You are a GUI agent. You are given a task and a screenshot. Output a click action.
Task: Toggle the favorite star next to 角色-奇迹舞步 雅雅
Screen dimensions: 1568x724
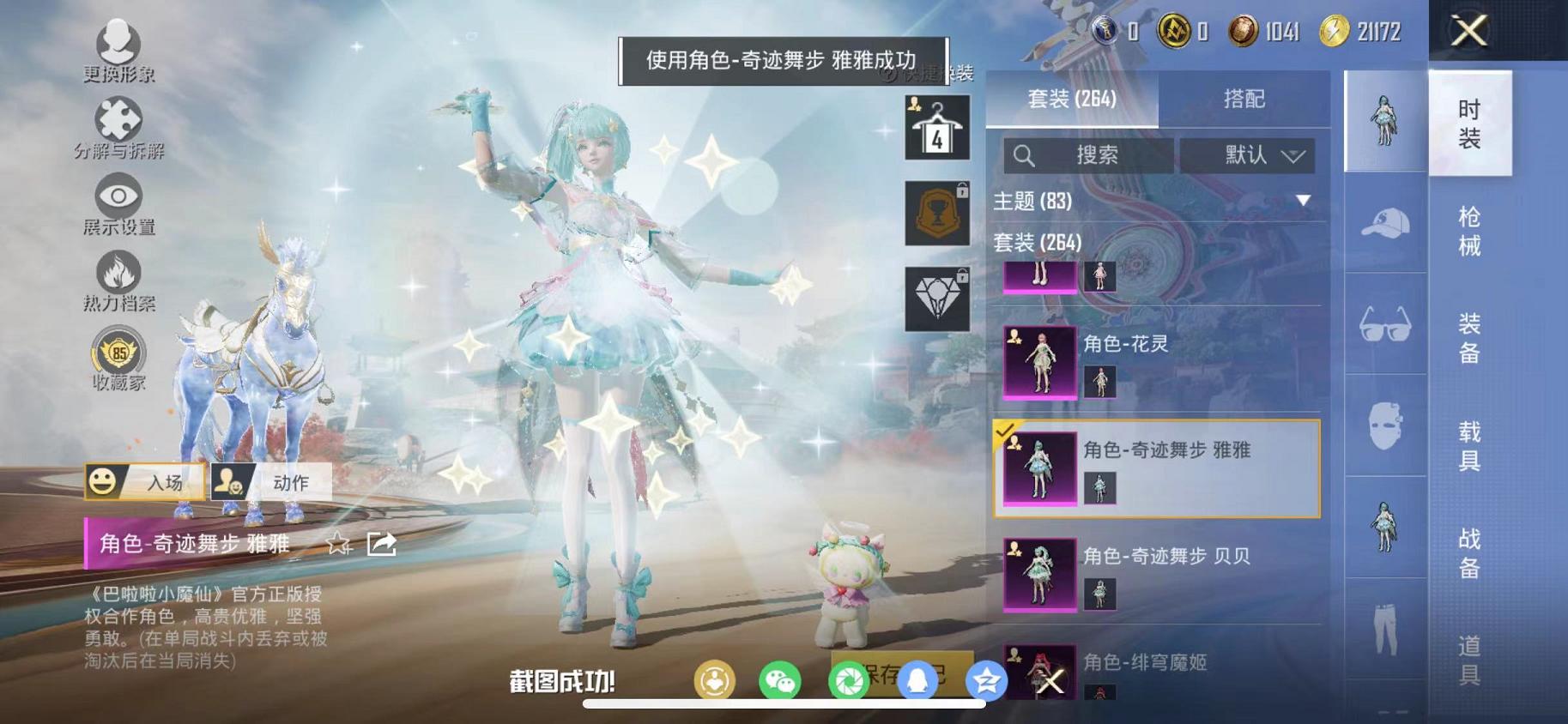(338, 544)
